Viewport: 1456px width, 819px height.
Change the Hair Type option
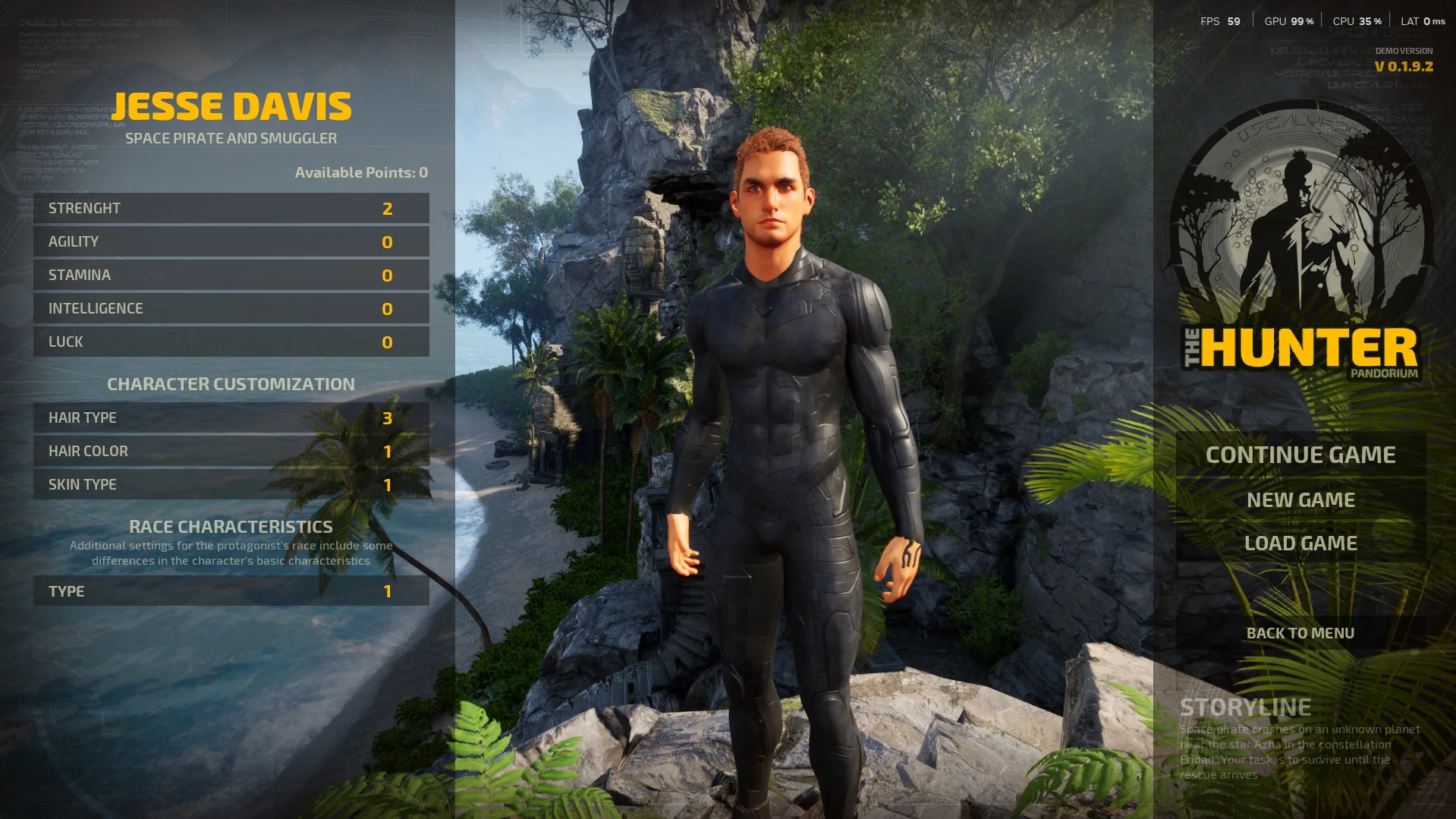click(231, 417)
